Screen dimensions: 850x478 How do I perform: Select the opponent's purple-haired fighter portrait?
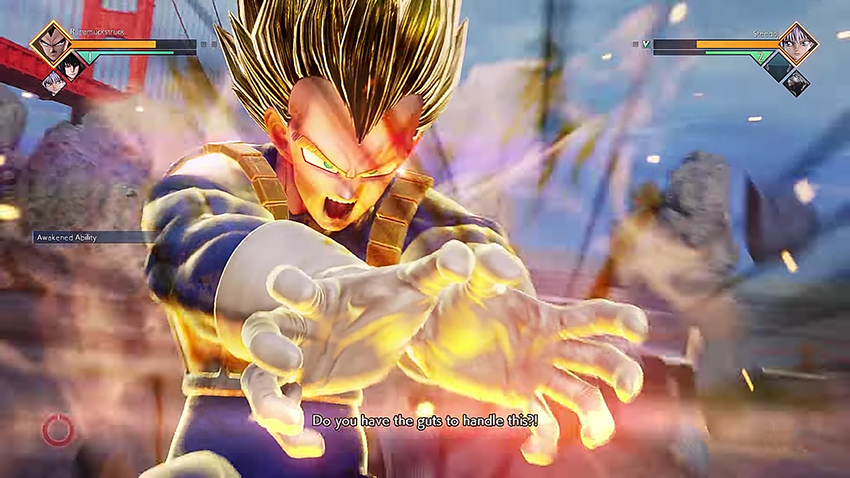pyautogui.click(x=797, y=43)
